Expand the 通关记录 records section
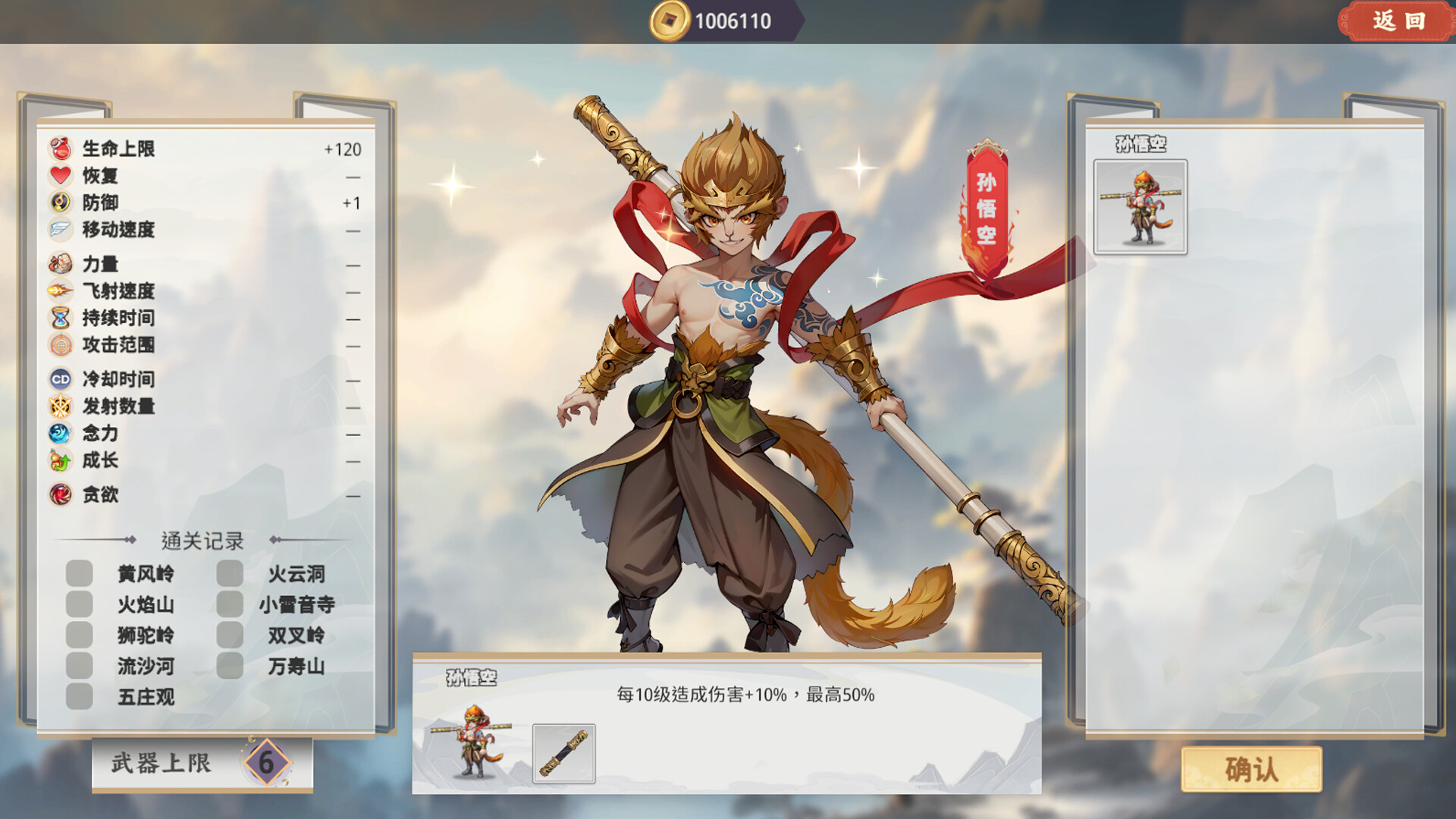1456x819 pixels. (203, 541)
